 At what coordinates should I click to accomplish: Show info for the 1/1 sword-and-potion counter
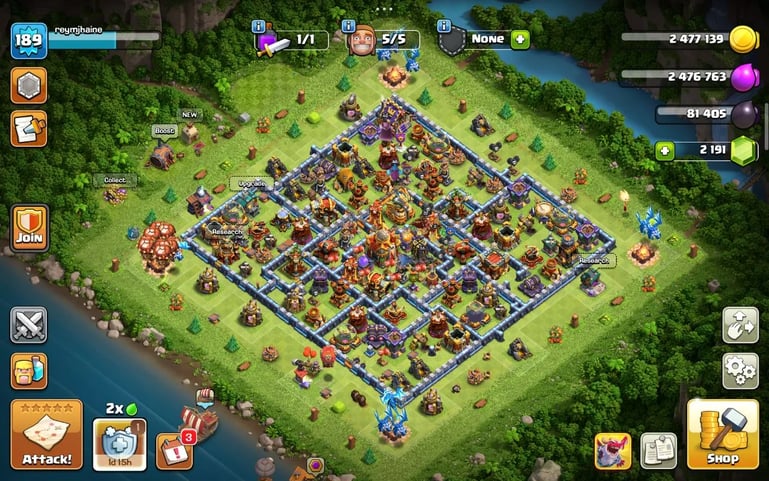click(x=260, y=25)
